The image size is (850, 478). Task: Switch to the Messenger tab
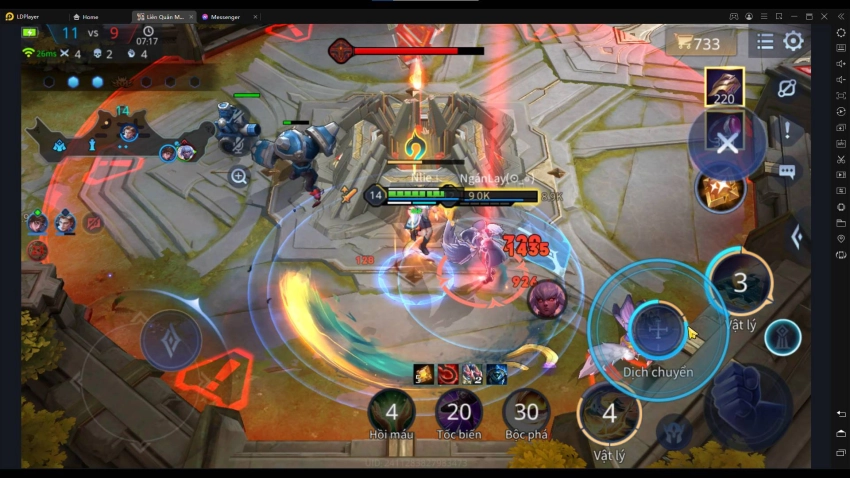point(230,17)
